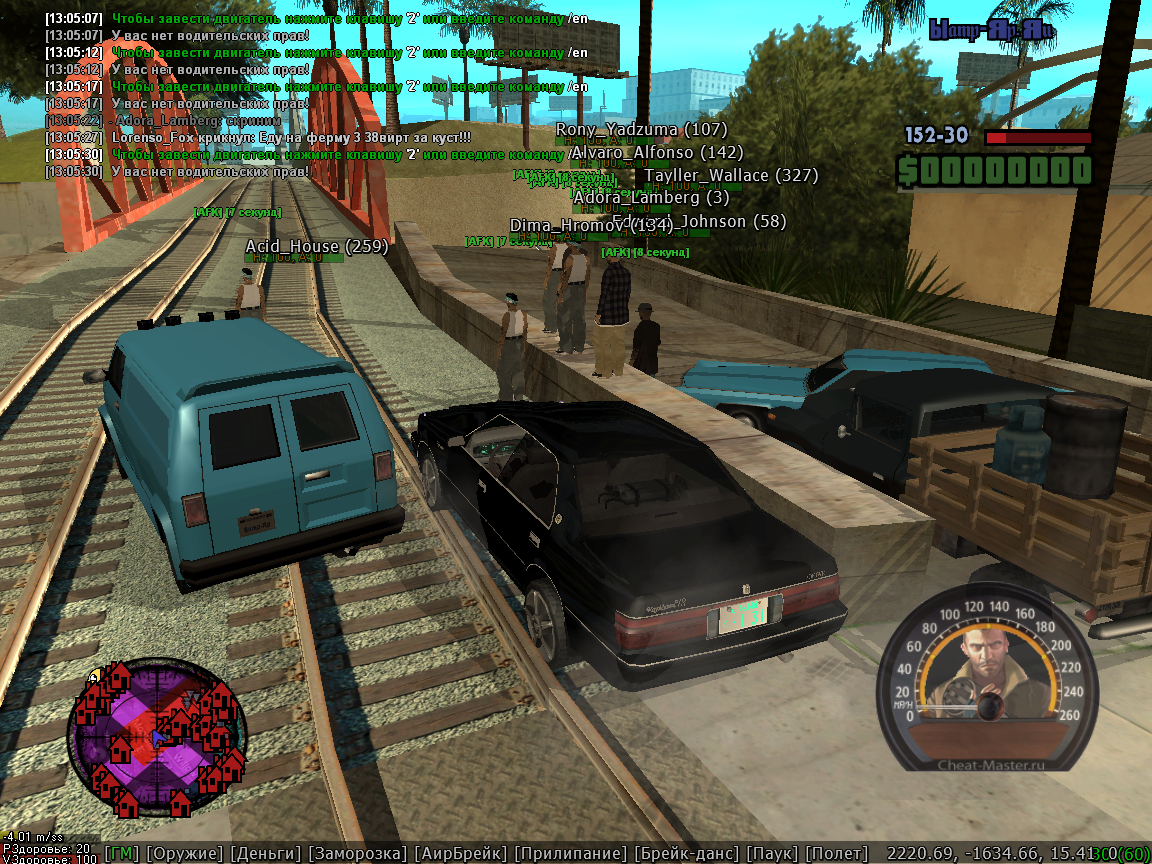Viewport: 1152px width, 864px height.
Task: Enable the АирБрейк option
Action: pyautogui.click(x=461, y=853)
